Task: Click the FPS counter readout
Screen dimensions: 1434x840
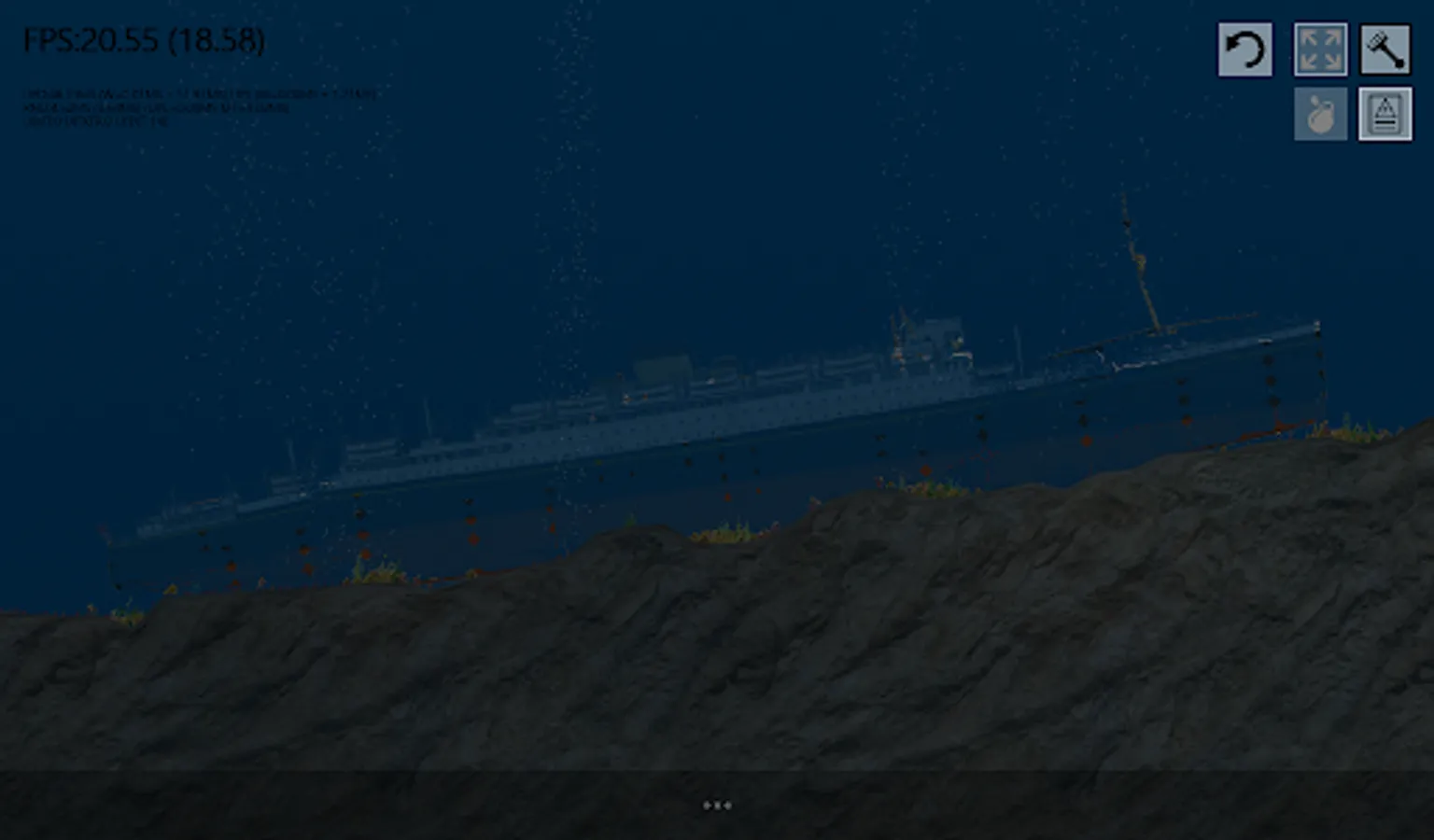Action: pos(145,41)
